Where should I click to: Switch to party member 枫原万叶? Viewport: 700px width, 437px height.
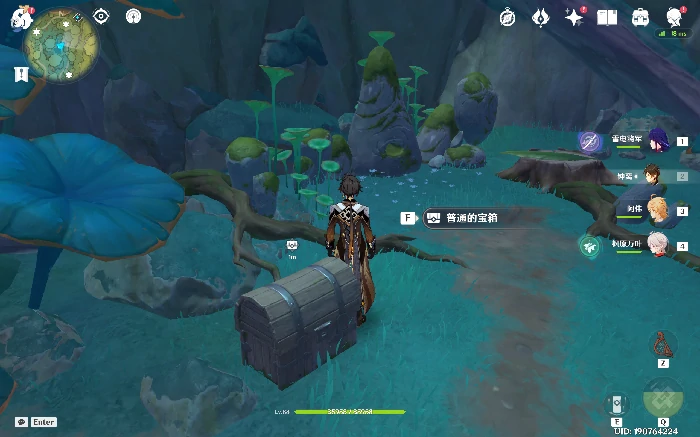coord(656,245)
